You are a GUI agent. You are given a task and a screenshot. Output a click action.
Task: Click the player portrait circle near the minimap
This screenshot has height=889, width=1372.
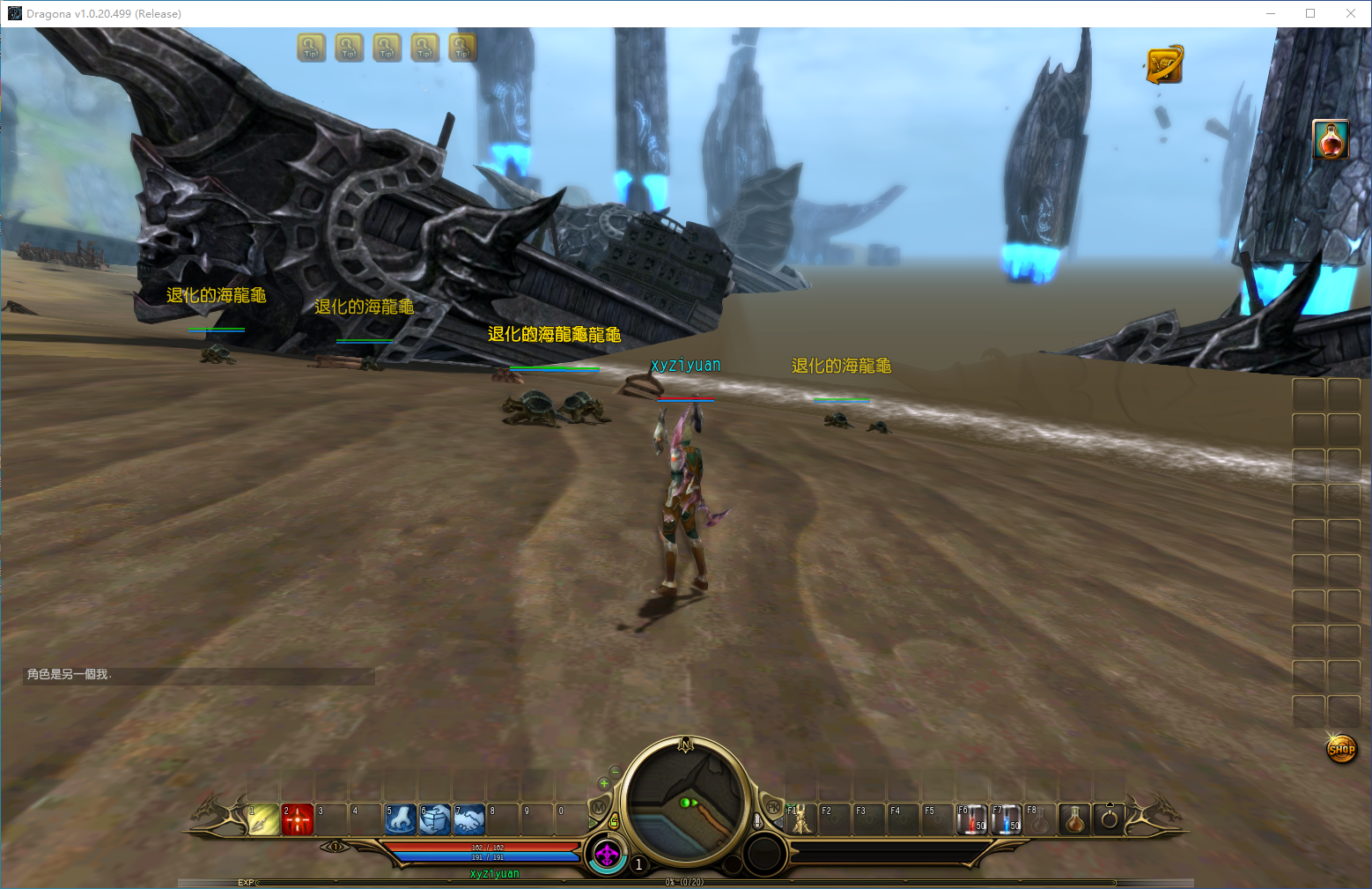point(607,855)
